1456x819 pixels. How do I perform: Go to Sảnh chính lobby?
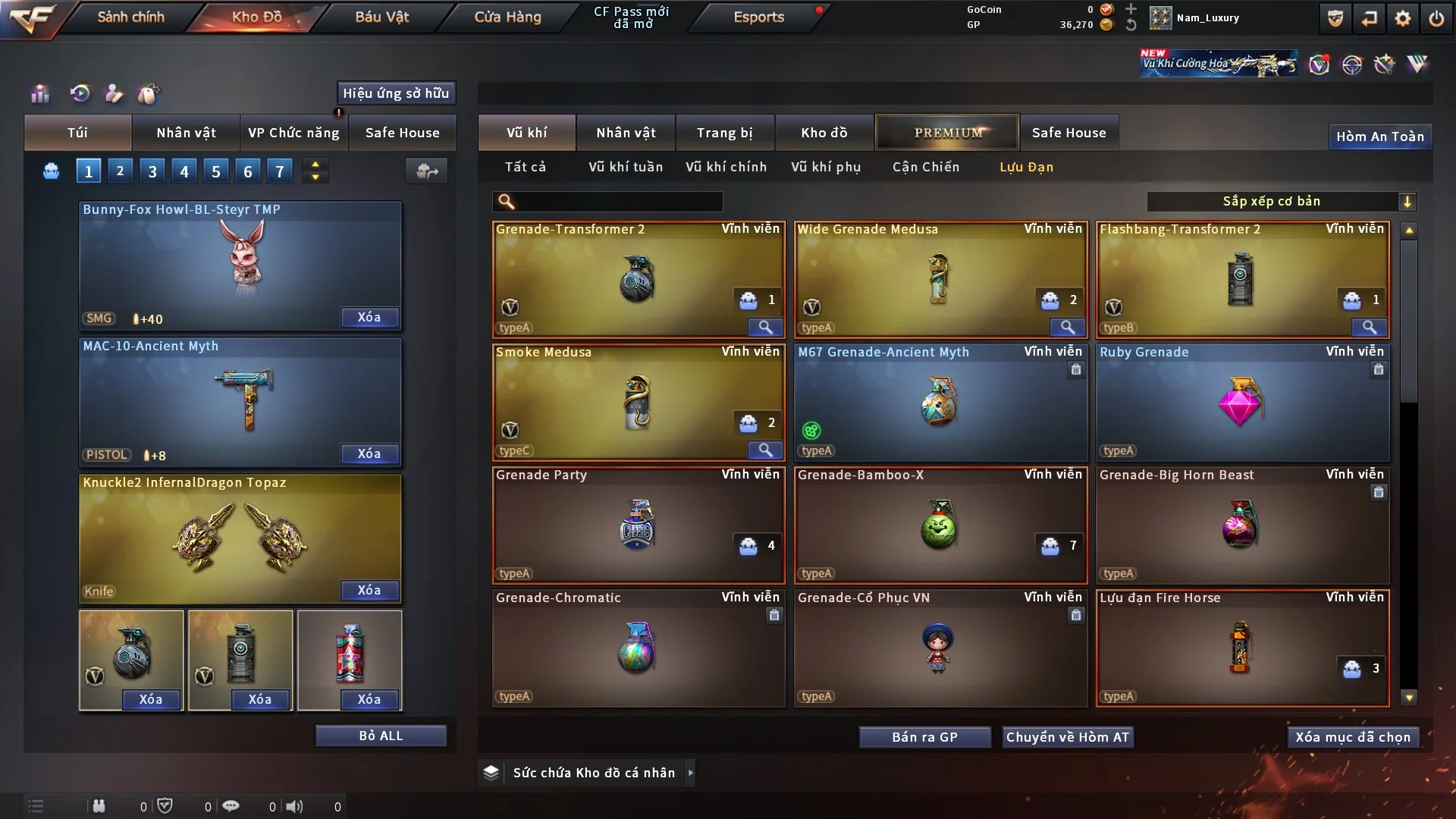(x=130, y=17)
